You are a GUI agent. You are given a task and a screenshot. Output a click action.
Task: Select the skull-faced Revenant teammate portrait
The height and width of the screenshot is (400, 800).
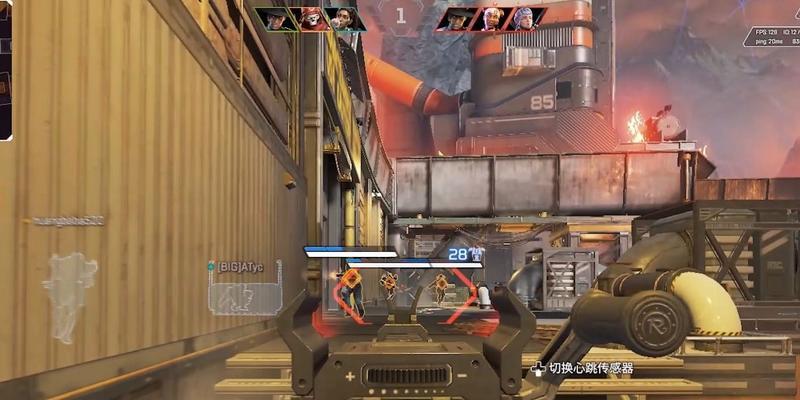coord(310,19)
